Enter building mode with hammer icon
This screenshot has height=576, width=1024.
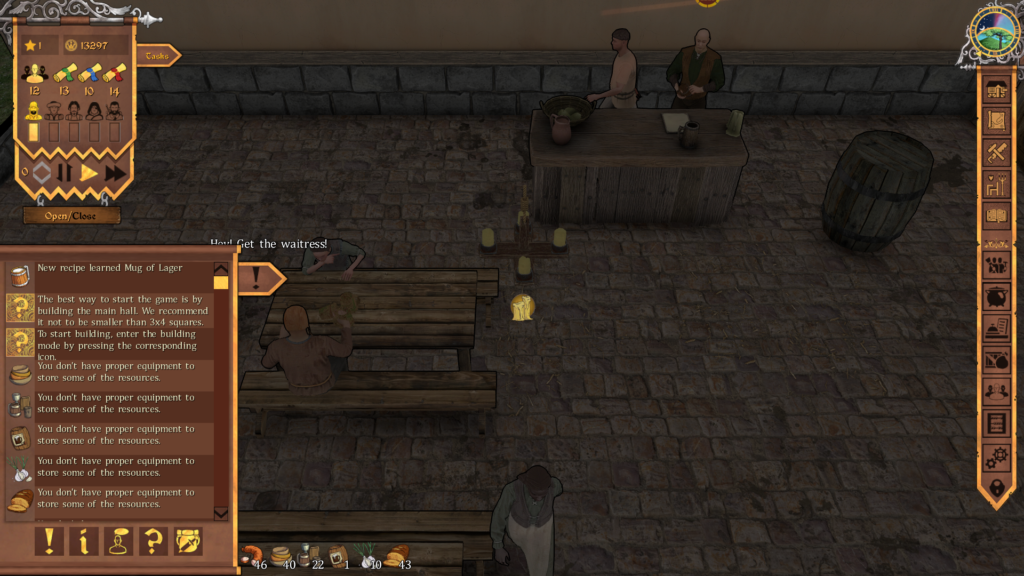(x=996, y=153)
